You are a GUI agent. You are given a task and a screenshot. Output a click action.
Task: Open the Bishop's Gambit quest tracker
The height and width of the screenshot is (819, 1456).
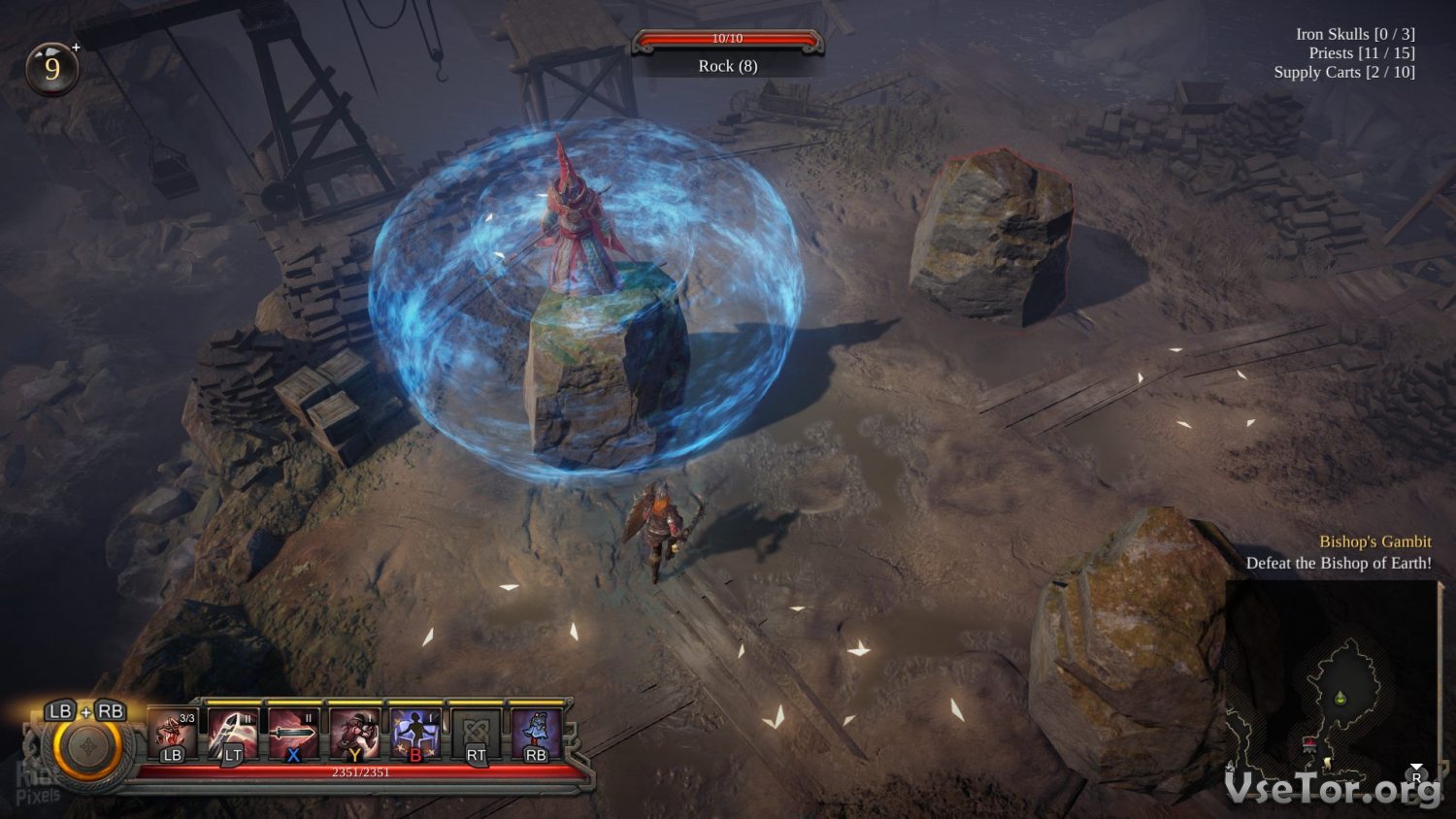click(x=1374, y=541)
